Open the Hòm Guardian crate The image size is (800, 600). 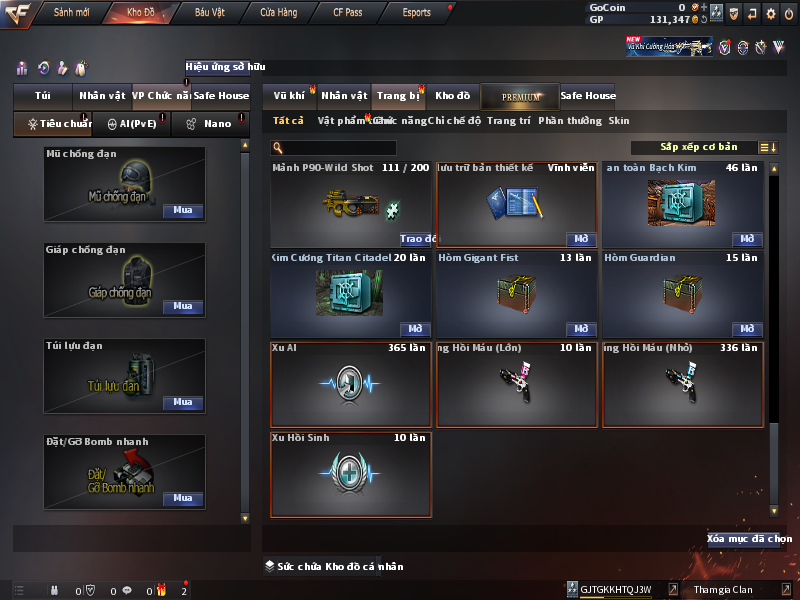point(746,329)
